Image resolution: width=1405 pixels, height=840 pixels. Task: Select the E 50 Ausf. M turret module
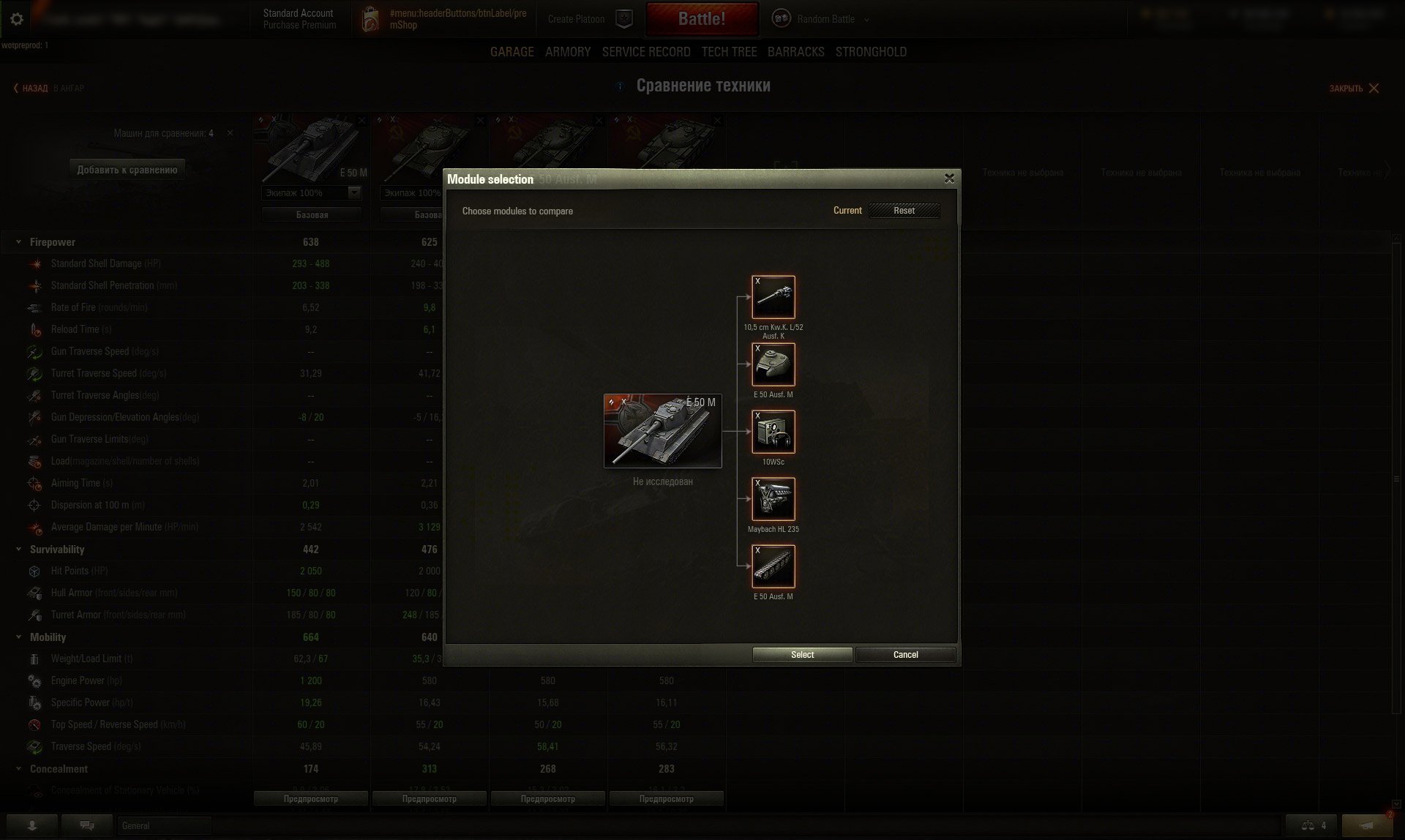[773, 364]
